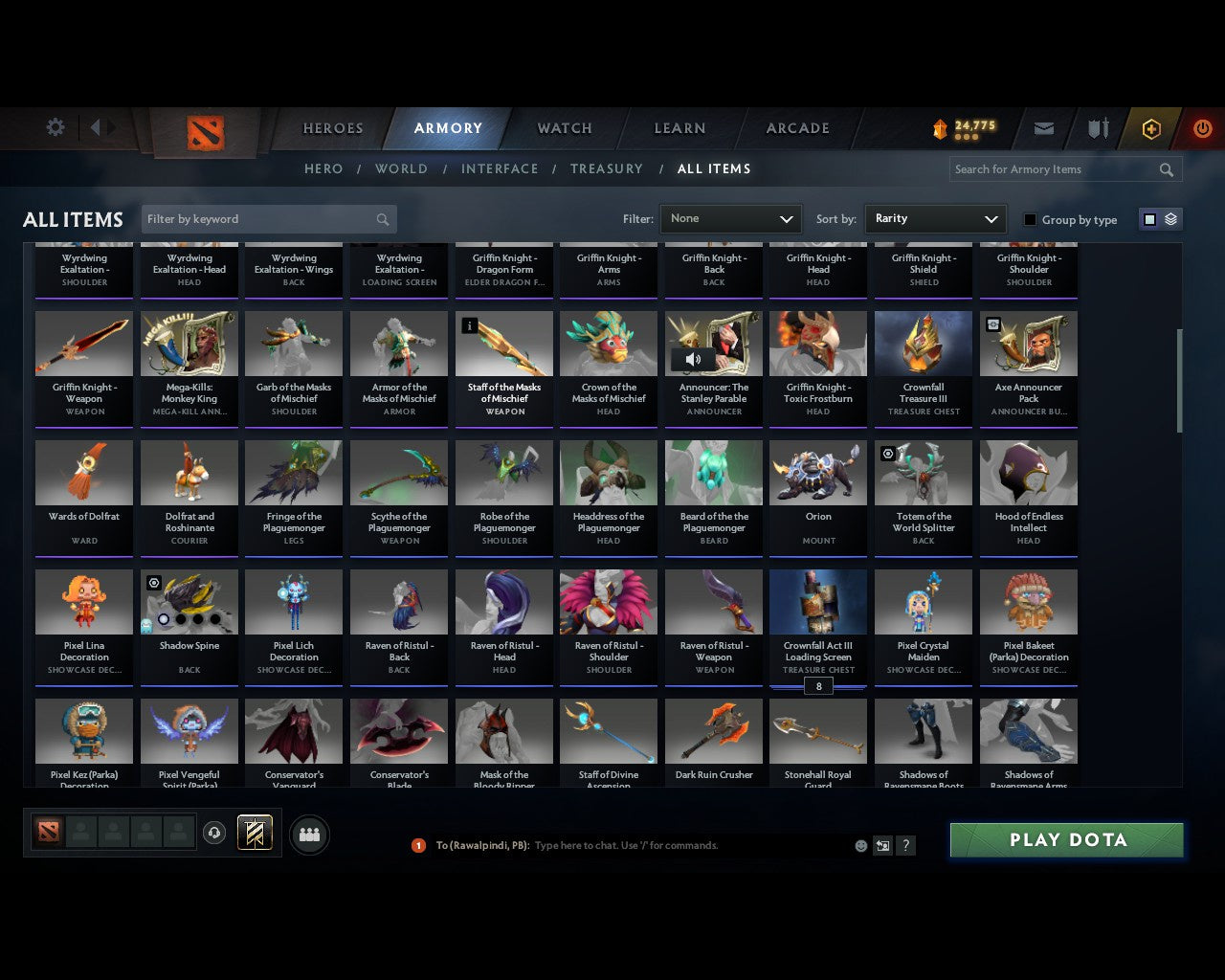Click the question mark help button
Screen dimensions: 1225x980
click(905, 845)
